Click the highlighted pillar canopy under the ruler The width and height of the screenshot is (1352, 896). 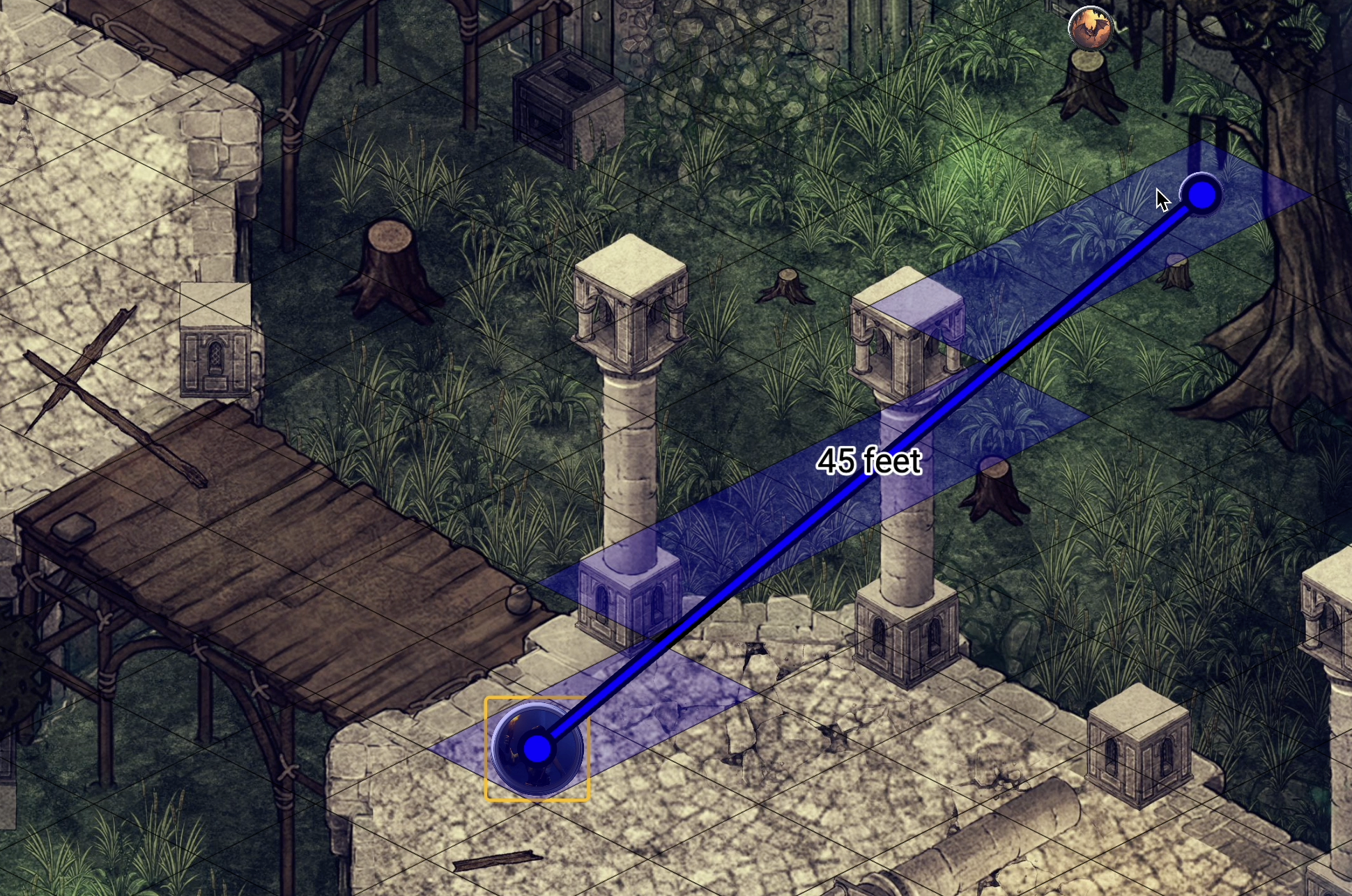coord(906,334)
